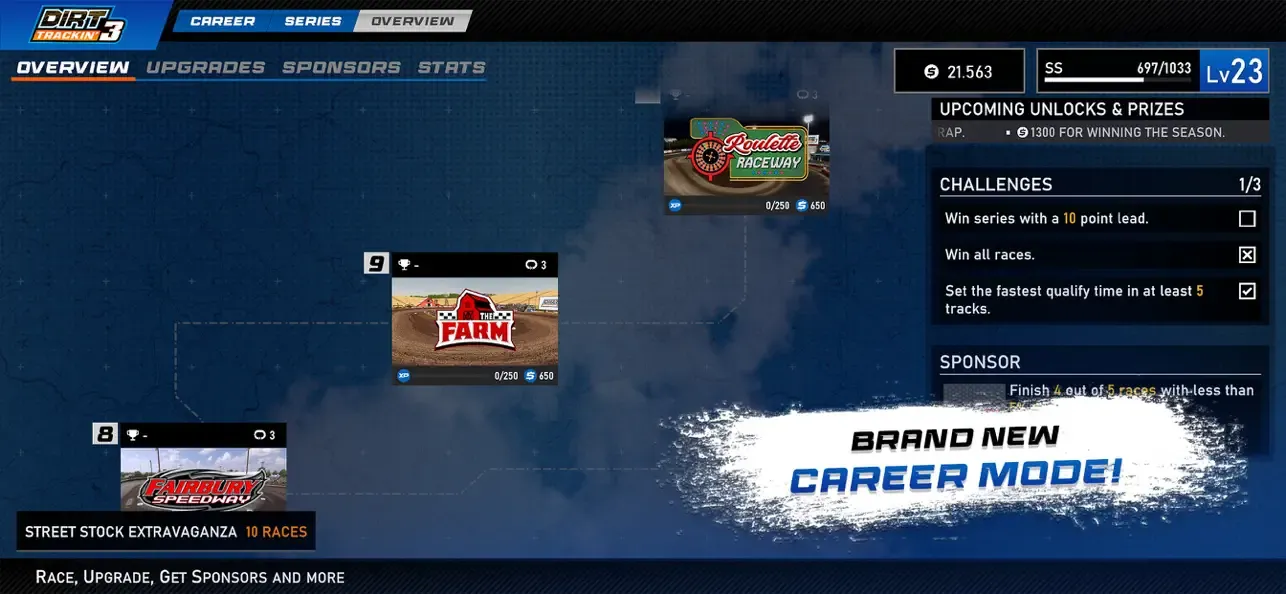Click the Win all races challenge checkbox
Screen dimensions: 1286x594
[1247, 255]
